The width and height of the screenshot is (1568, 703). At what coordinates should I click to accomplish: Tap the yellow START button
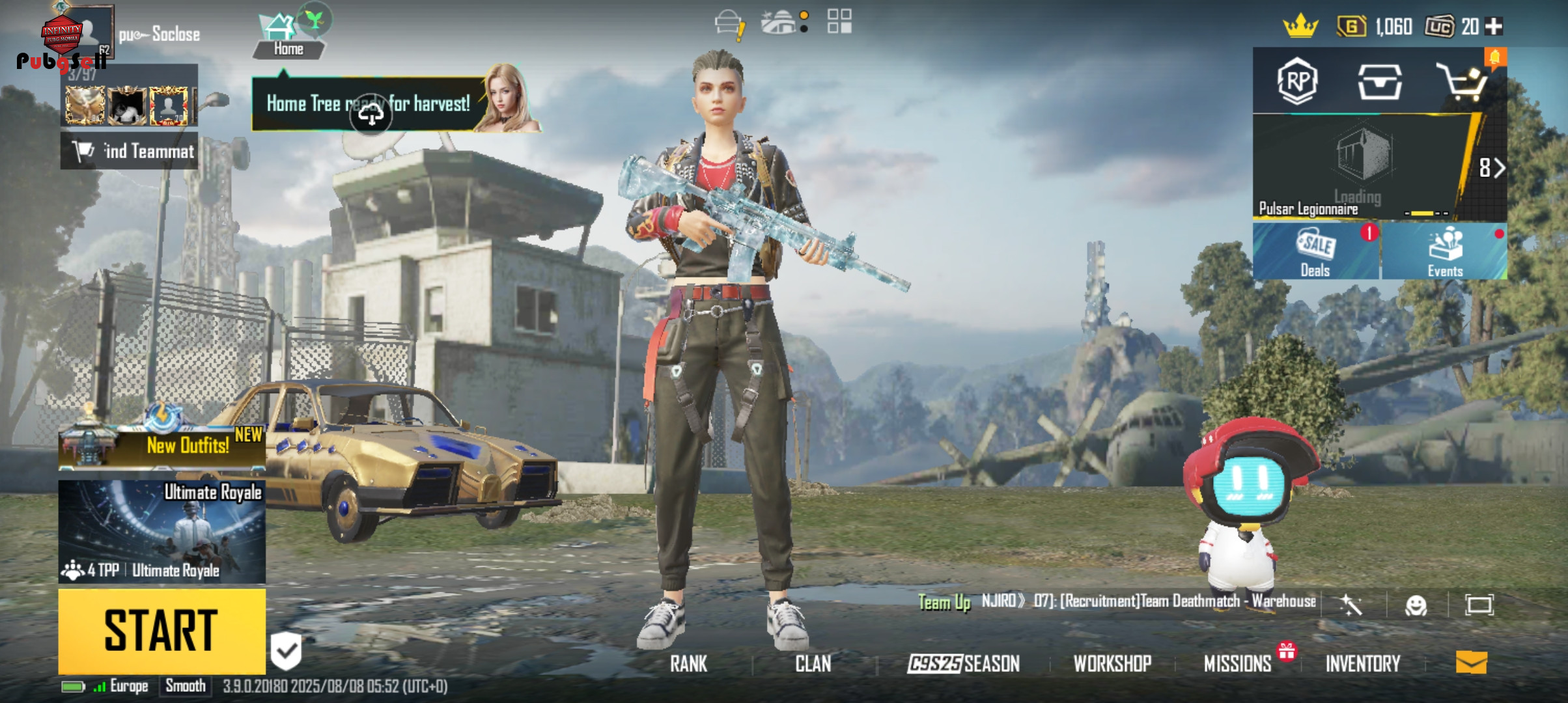(161, 630)
